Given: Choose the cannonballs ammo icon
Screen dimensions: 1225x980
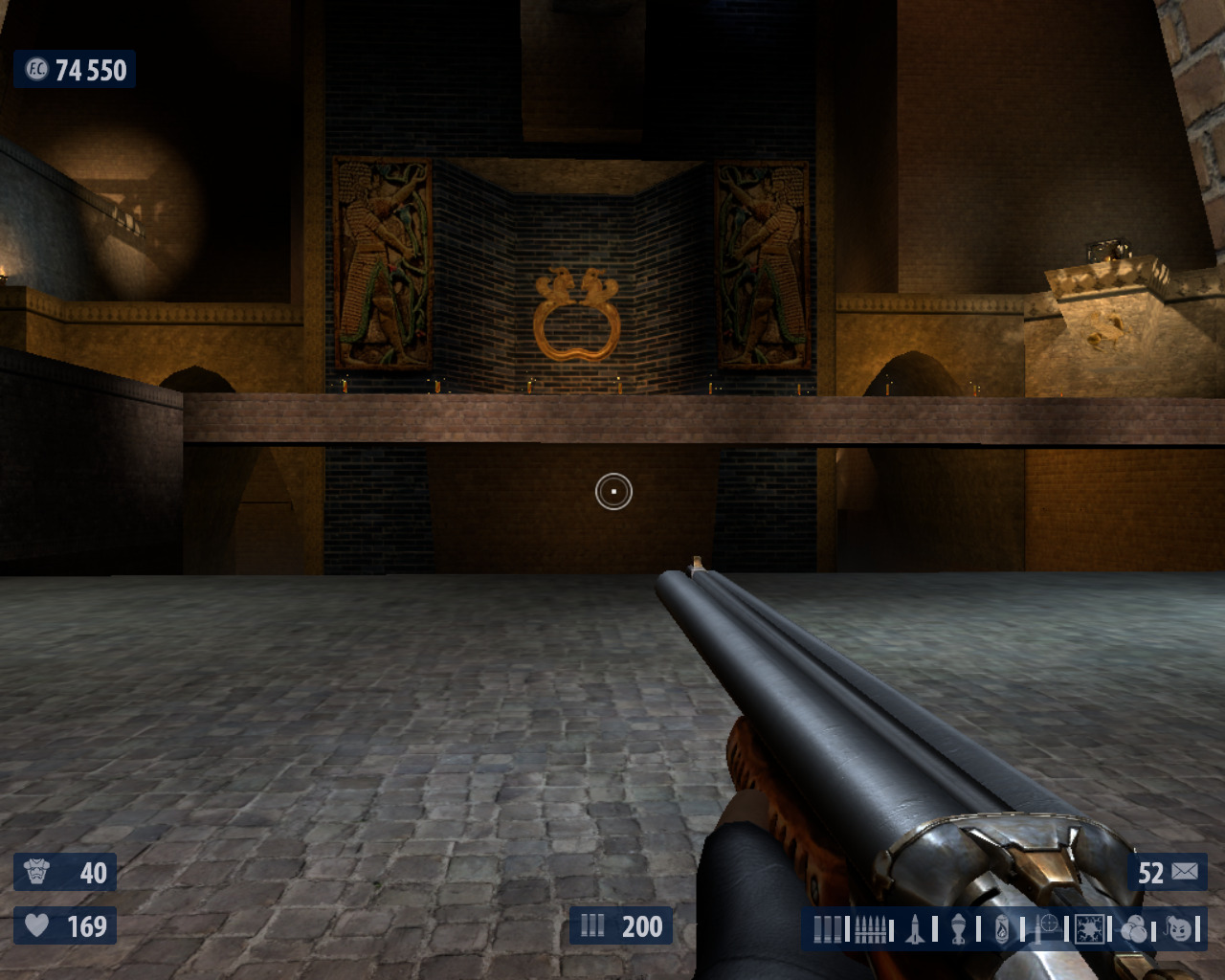Looking at the screenshot, I should [1134, 928].
